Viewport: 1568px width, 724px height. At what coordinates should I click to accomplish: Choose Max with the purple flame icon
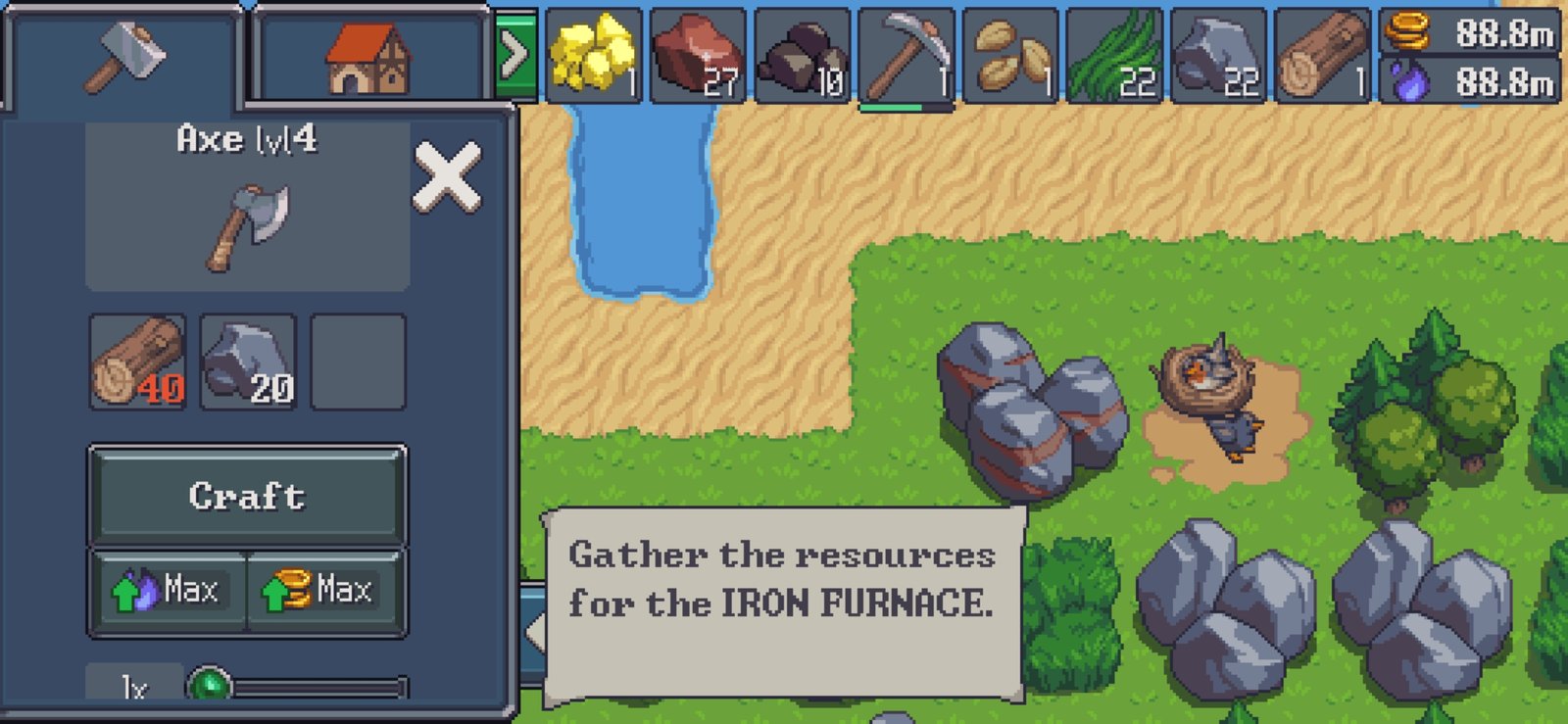coord(168,591)
